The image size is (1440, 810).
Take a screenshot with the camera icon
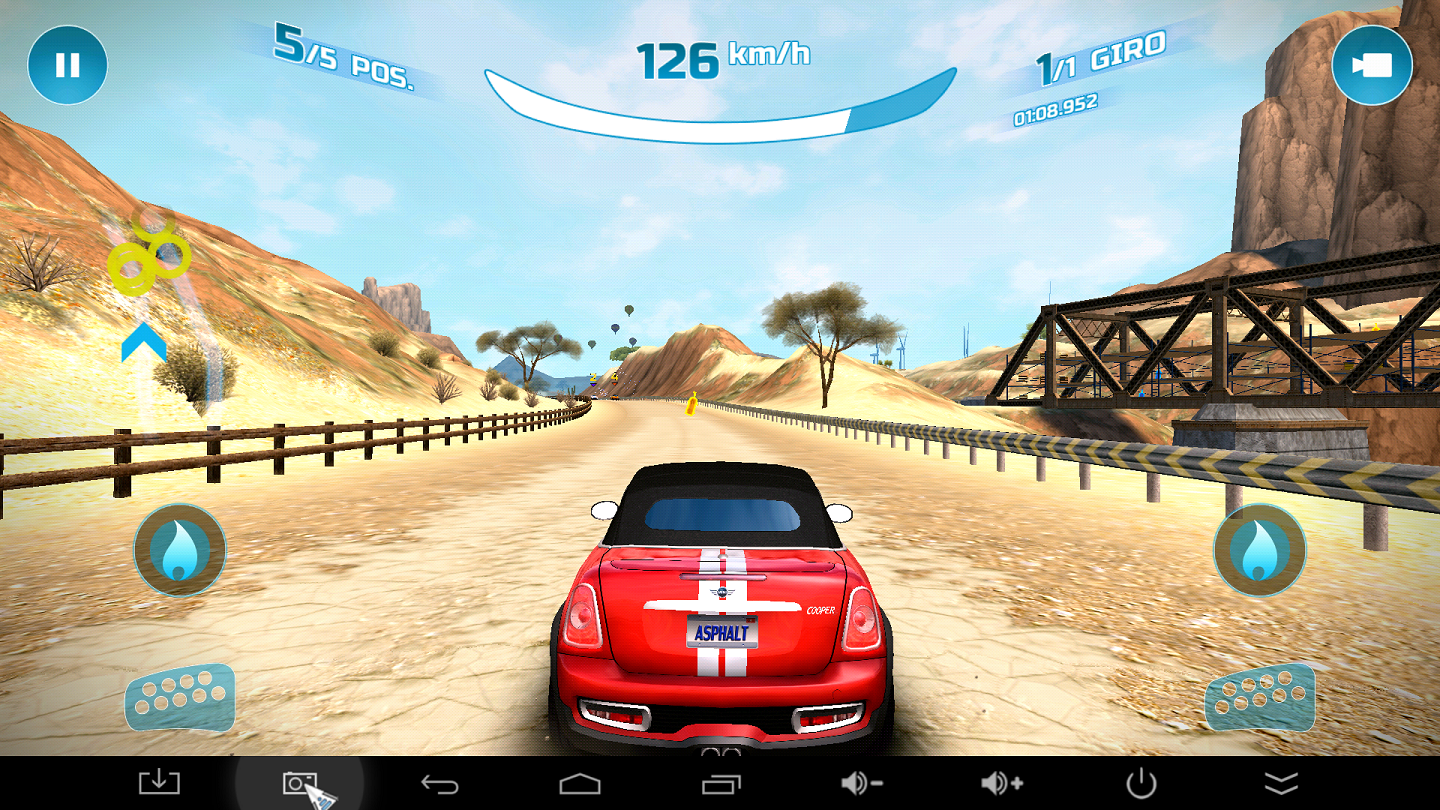(x=299, y=783)
